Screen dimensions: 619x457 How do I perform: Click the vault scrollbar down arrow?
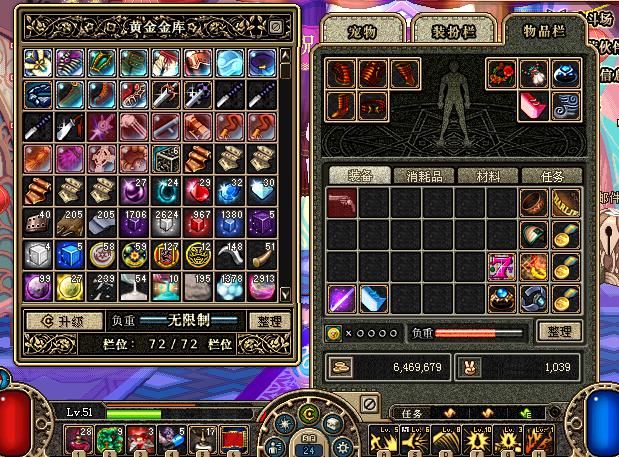point(284,294)
